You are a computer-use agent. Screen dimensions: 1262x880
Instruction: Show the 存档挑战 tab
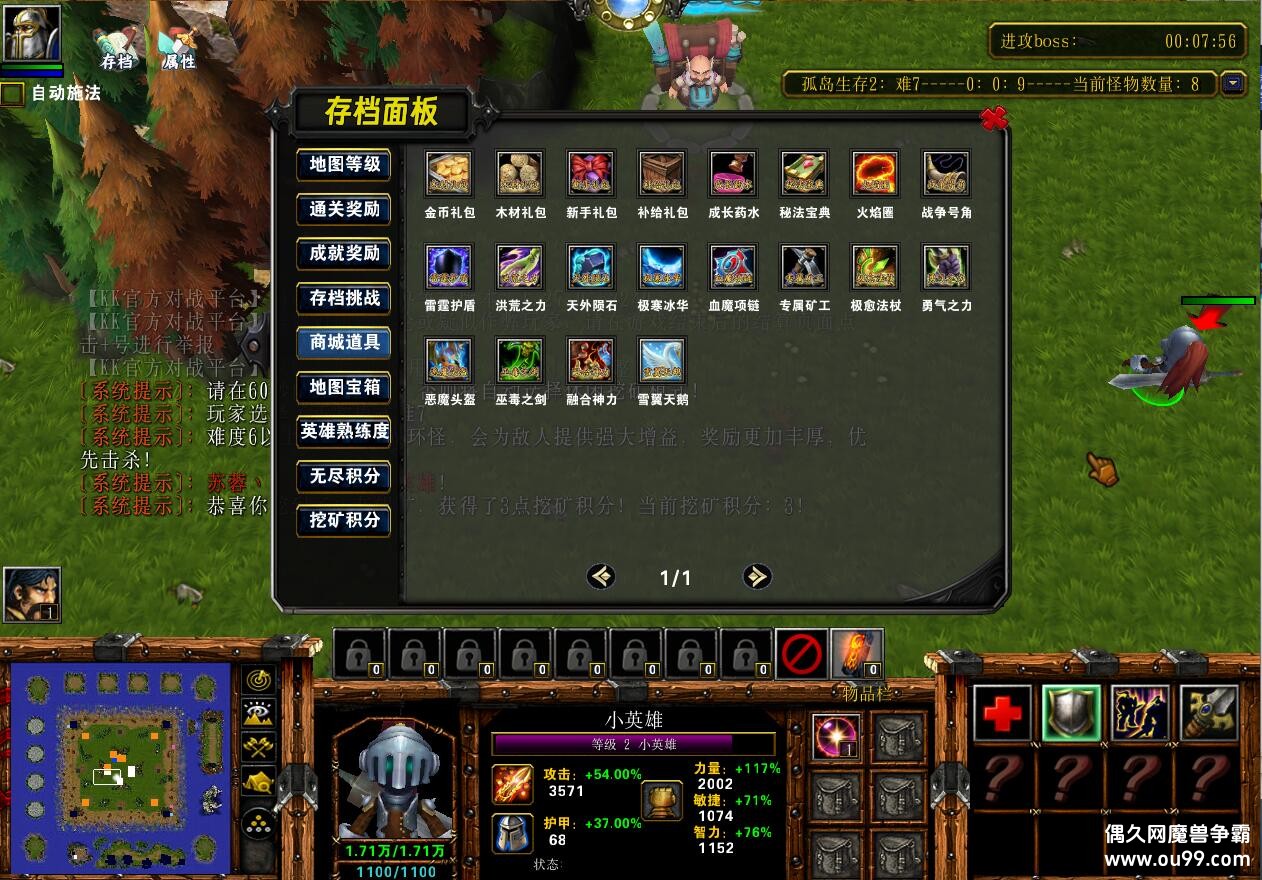pyautogui.click(x=344, y=298)
